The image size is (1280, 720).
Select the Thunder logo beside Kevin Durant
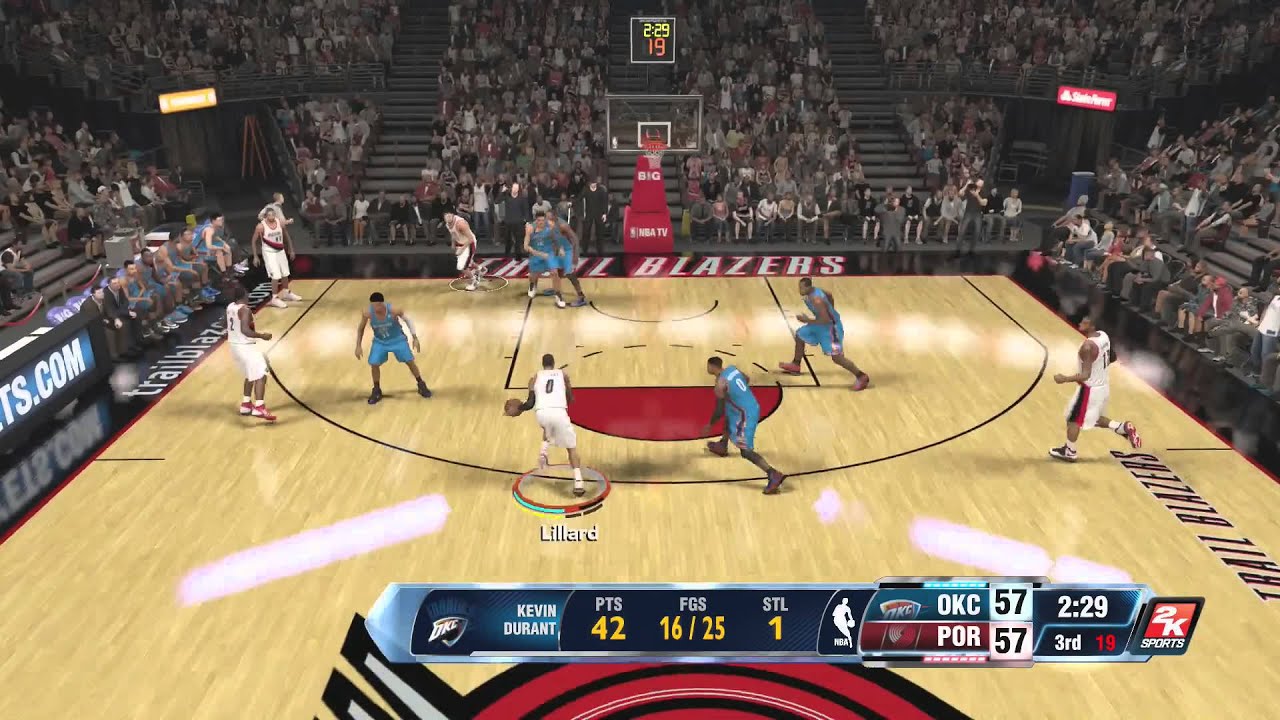tap(447, 625)
